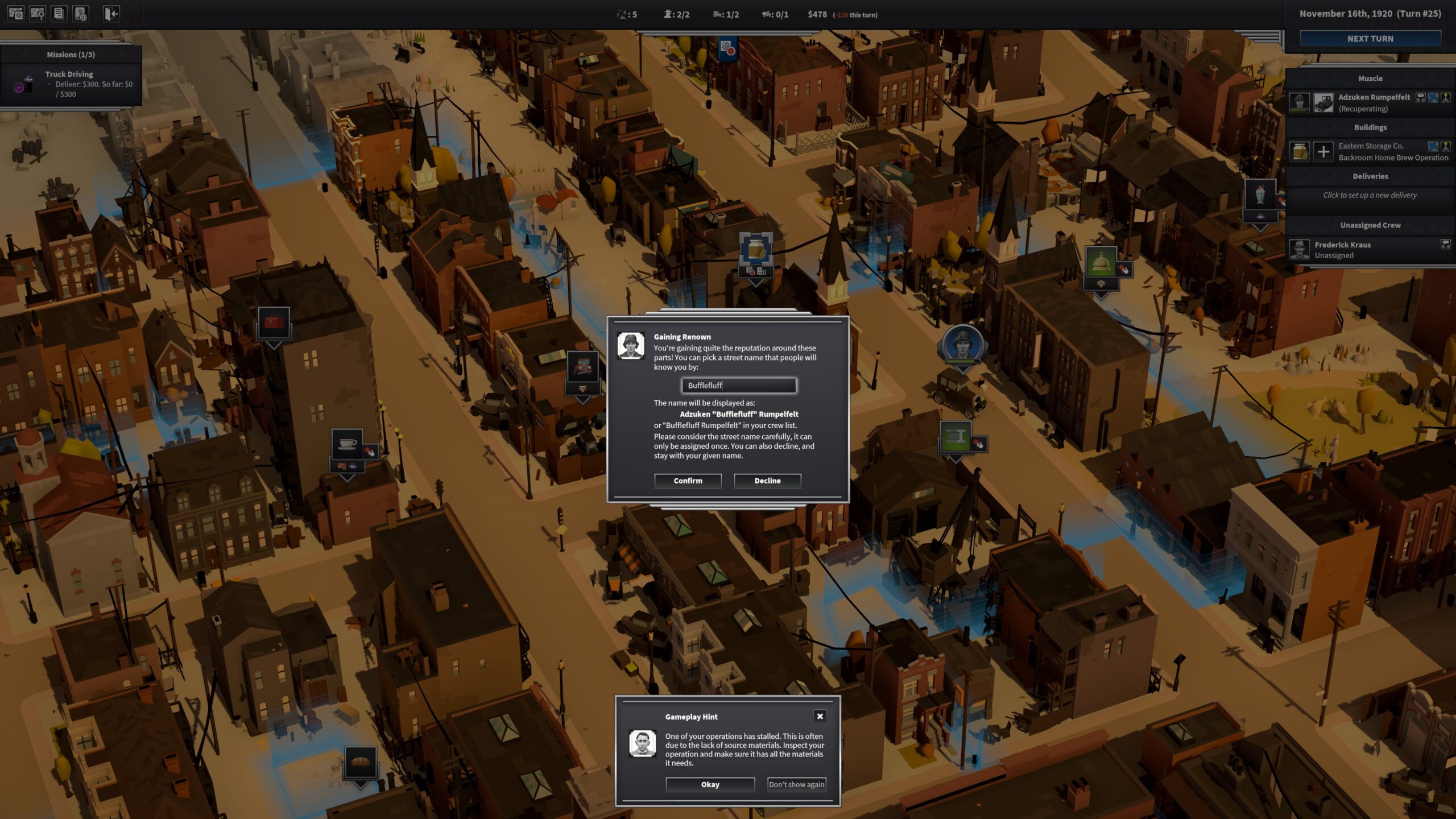
Task: Open the Missions (1/3) panel header
Action: pyautogui.click(x=71, y=55)
